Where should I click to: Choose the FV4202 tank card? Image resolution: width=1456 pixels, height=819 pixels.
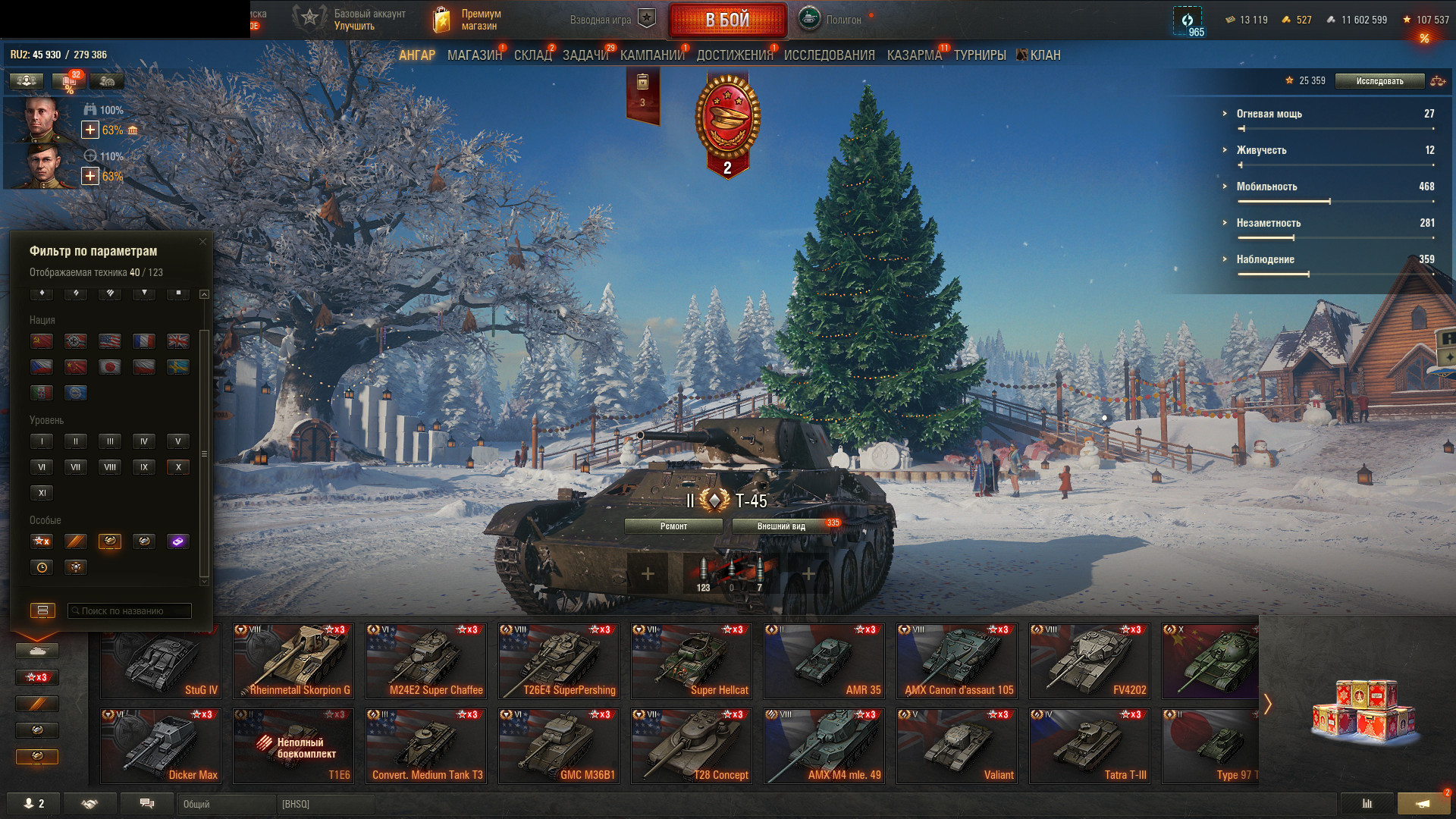pyautogui.click(x=1089, y=661)
